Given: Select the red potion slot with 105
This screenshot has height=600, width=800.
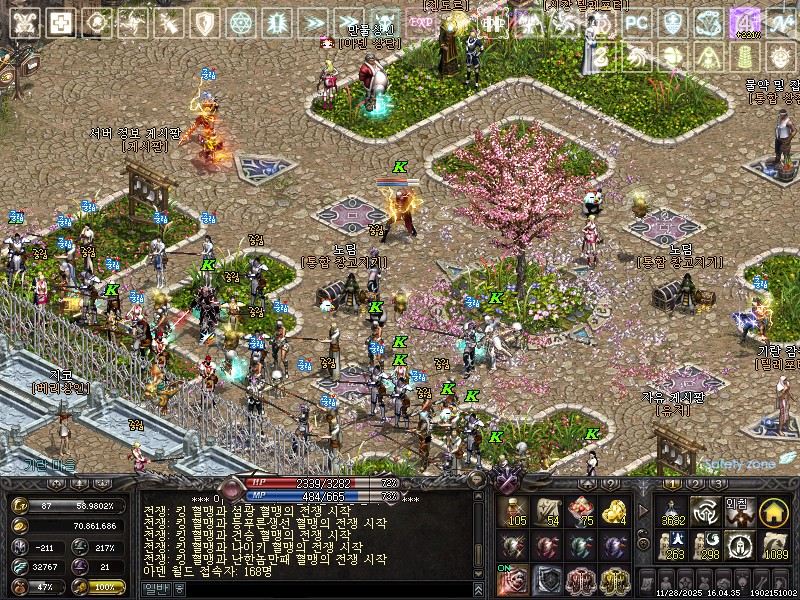Looking at the screenshot, I should (514, 511).
